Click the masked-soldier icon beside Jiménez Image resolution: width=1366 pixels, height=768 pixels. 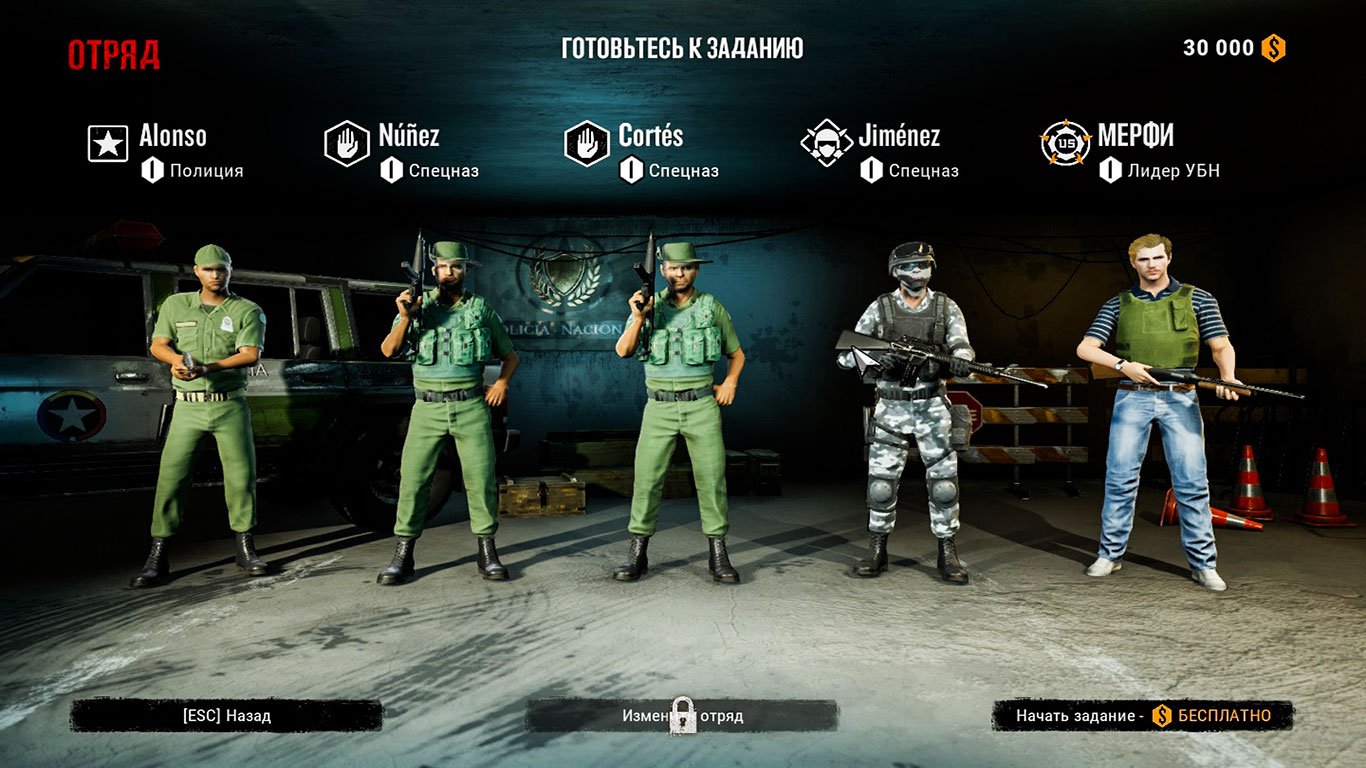tap(826, 142)
